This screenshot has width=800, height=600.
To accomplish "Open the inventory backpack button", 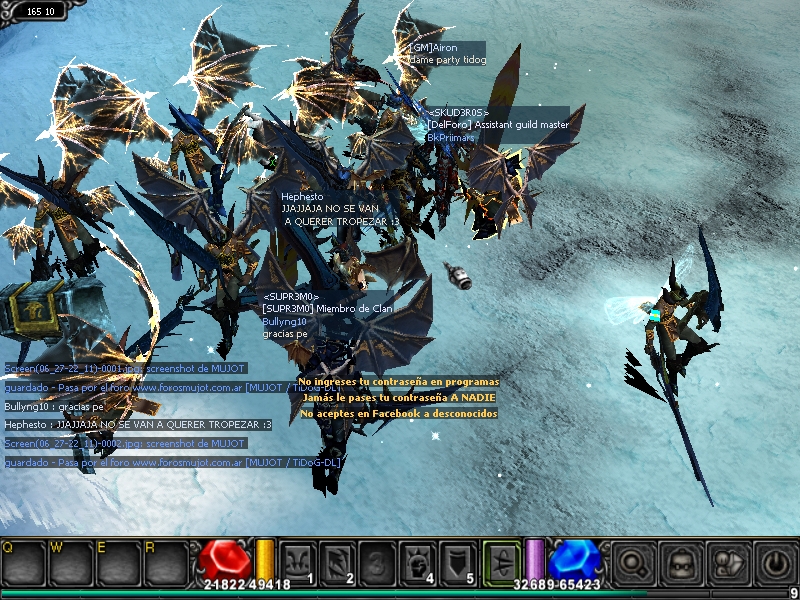I will click(681, 562).
